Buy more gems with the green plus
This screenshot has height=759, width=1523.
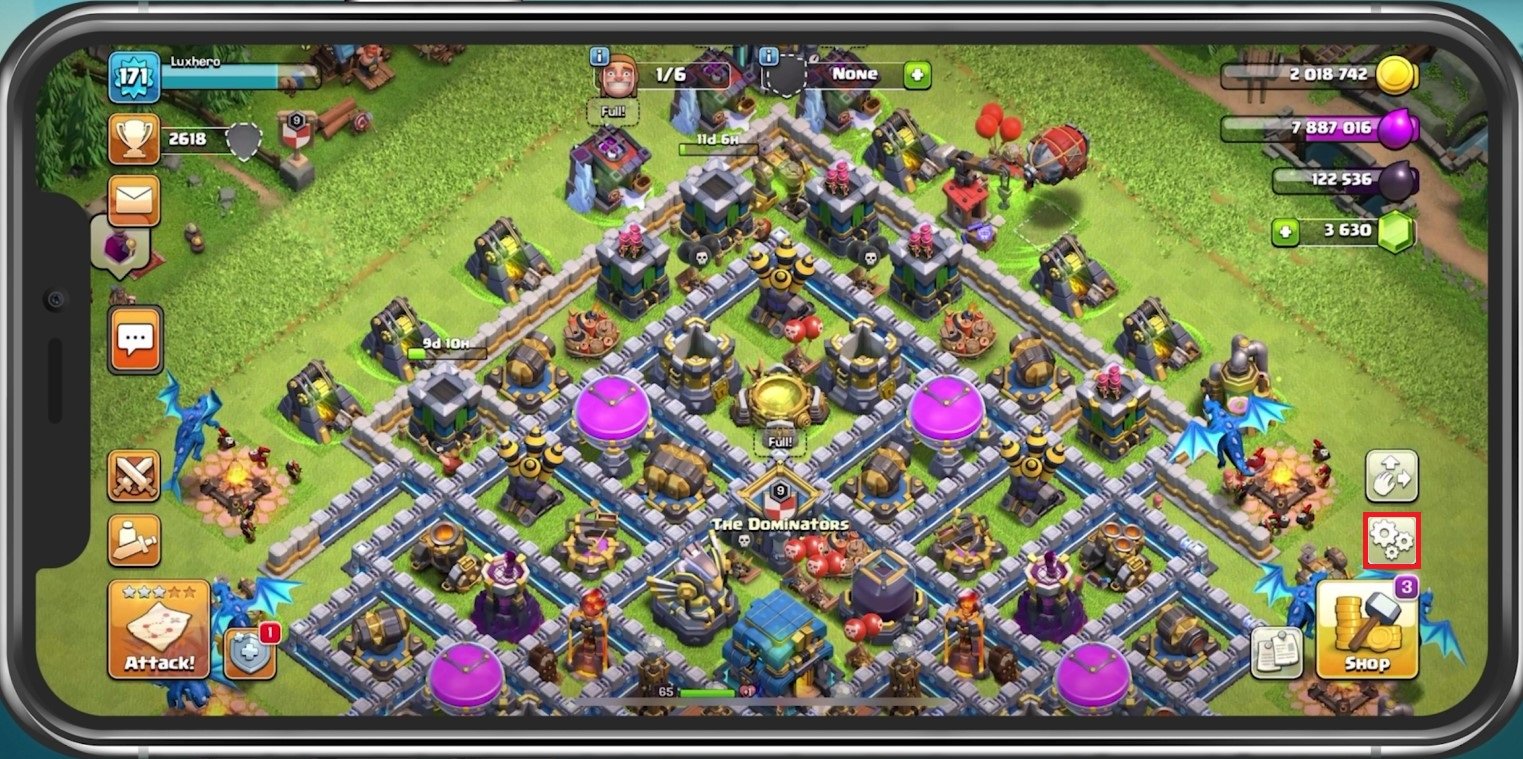1286,232
